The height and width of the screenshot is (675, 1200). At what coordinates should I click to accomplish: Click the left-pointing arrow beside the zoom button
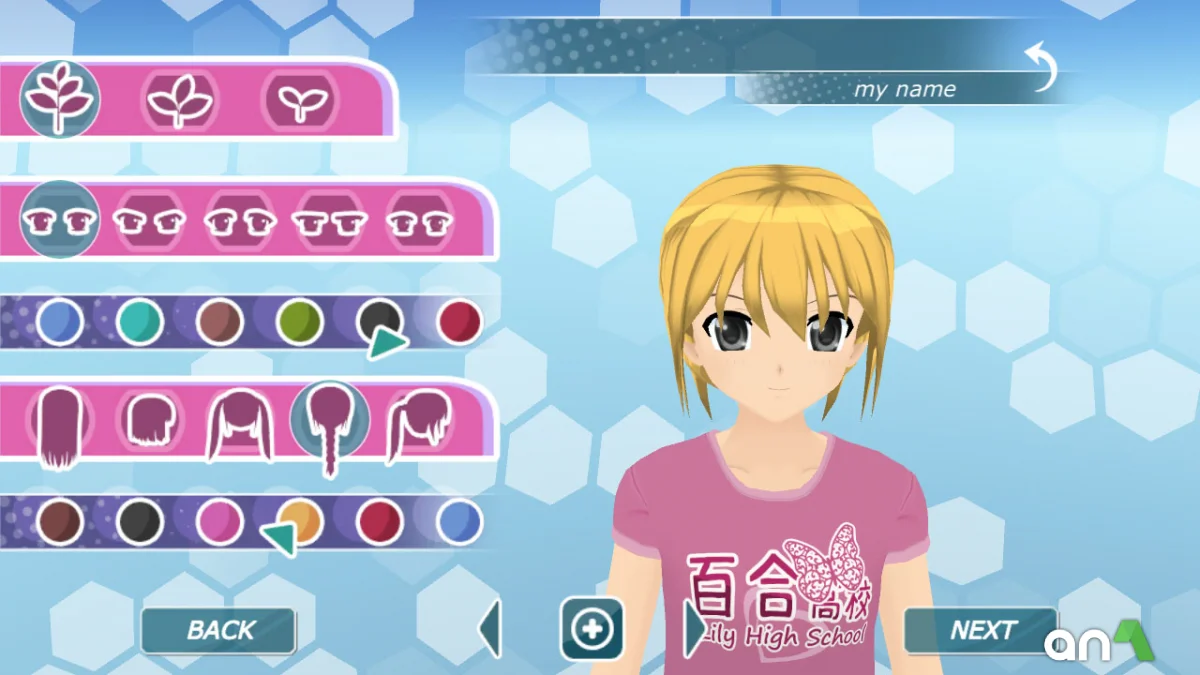(x=490, y=629)
